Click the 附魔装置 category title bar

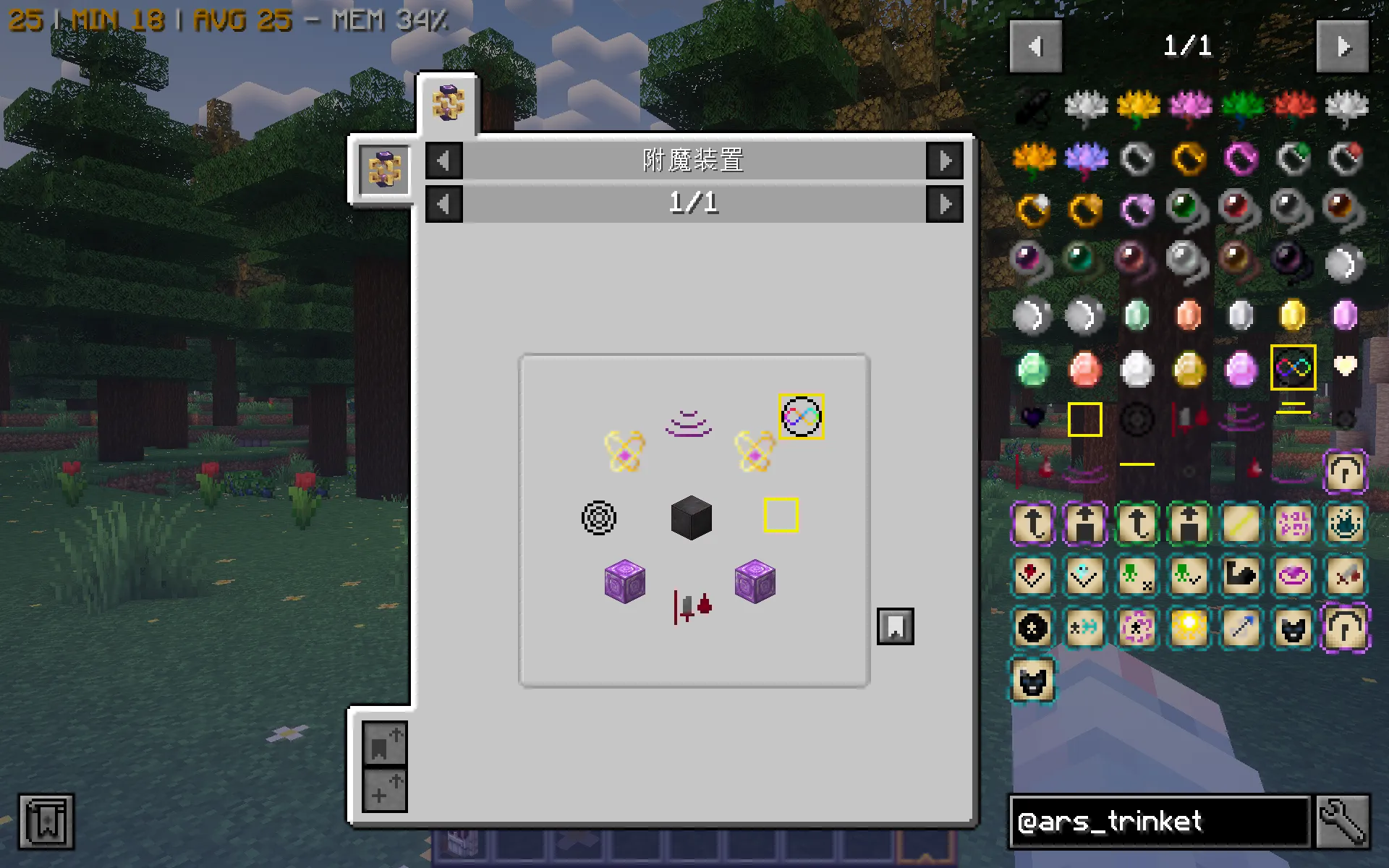[x=694, y=161]
